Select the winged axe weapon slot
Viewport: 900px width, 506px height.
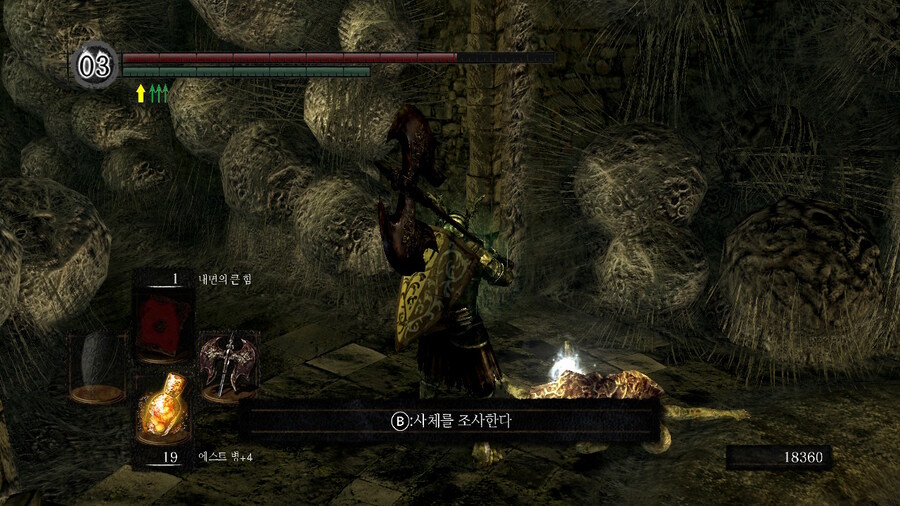tap(228, 364)
